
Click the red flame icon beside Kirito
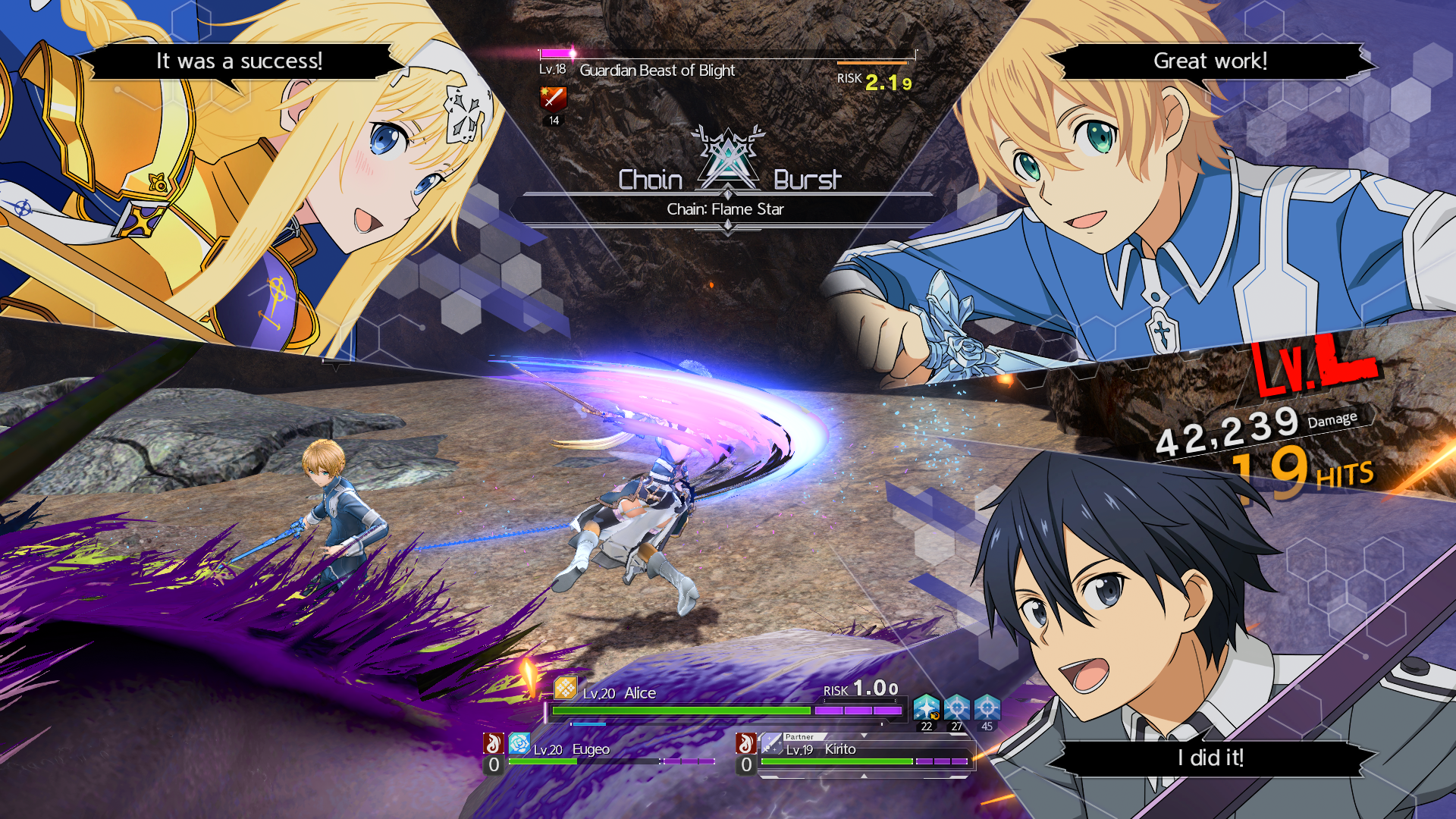point(746,743)
